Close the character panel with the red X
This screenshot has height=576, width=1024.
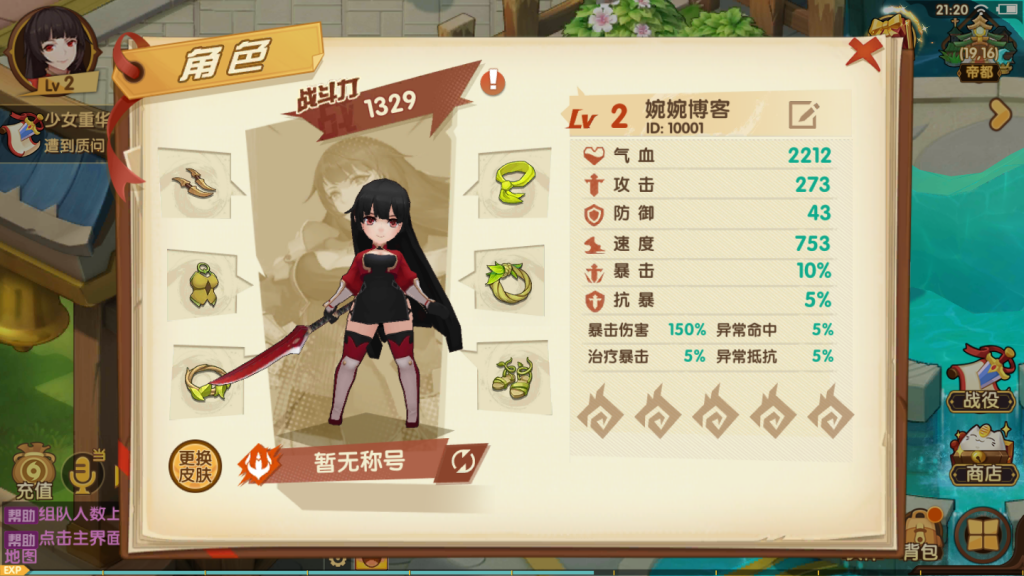862,51
